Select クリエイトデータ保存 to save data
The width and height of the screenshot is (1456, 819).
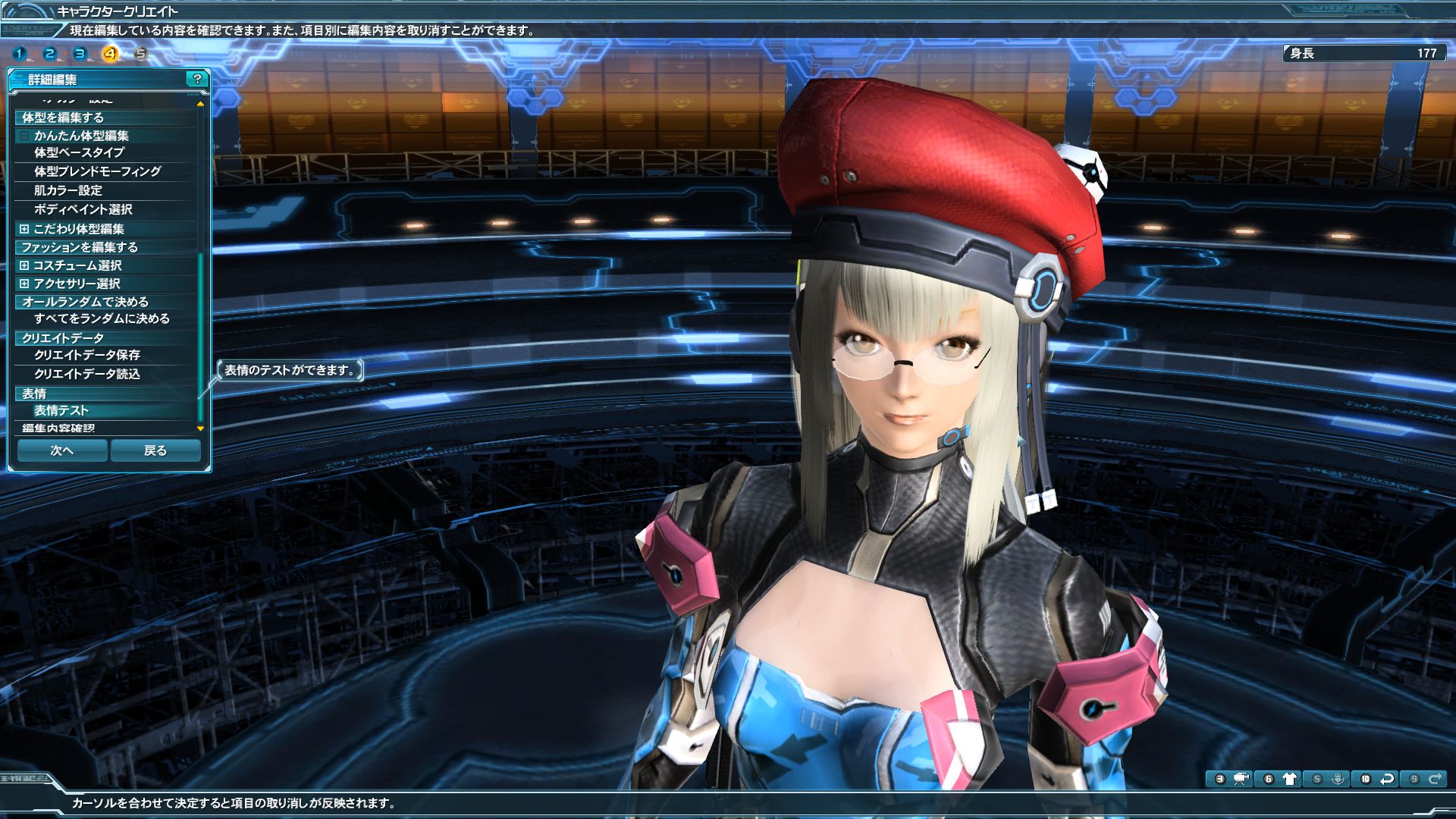click(x=86, y=355)
